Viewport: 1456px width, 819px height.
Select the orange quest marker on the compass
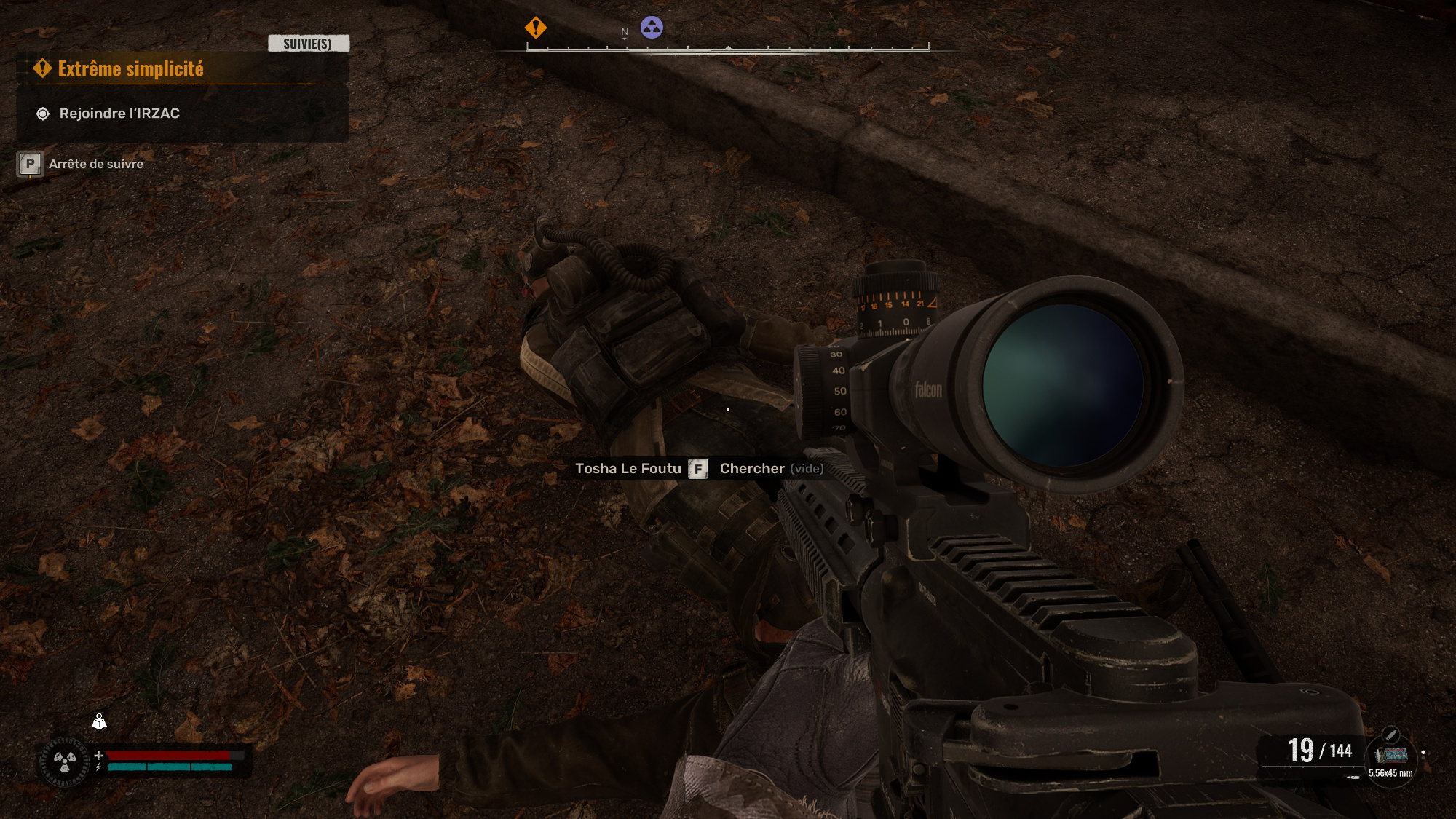[x=536, y=28]
